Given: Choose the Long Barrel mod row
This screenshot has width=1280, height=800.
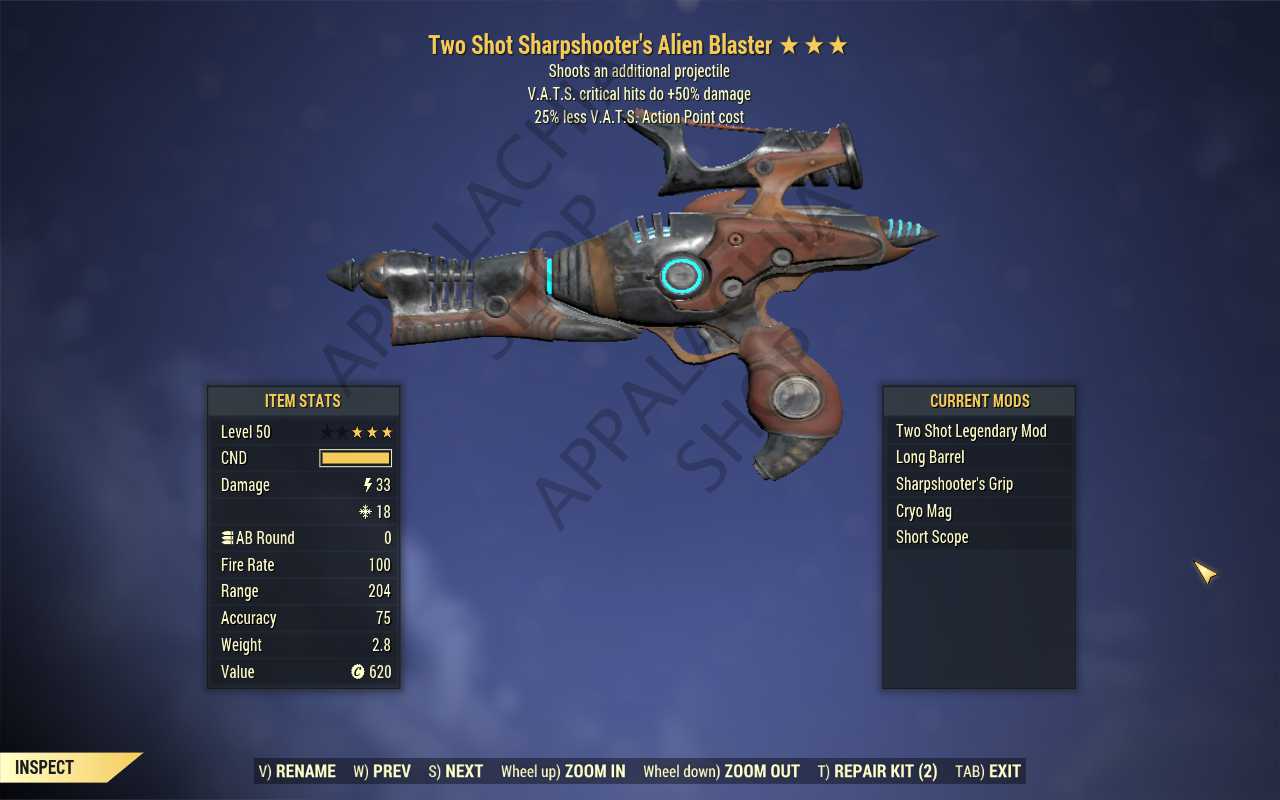Looking at the screenshot, I should (x=978, y=457).
